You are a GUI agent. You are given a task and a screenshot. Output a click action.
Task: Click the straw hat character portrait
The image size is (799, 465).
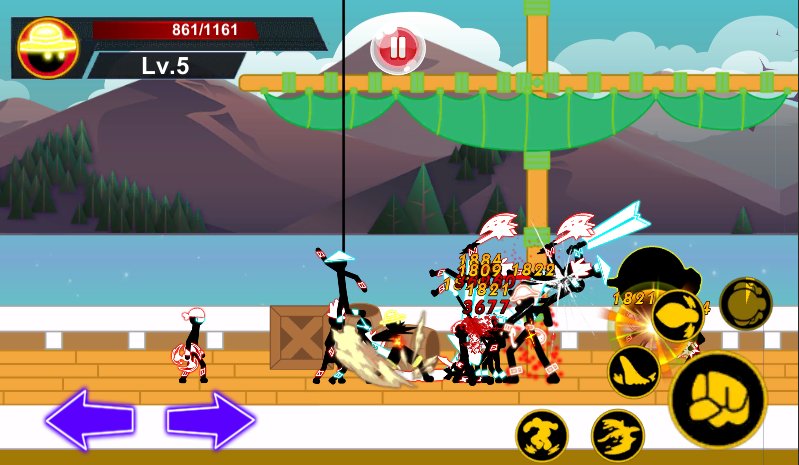48,46
